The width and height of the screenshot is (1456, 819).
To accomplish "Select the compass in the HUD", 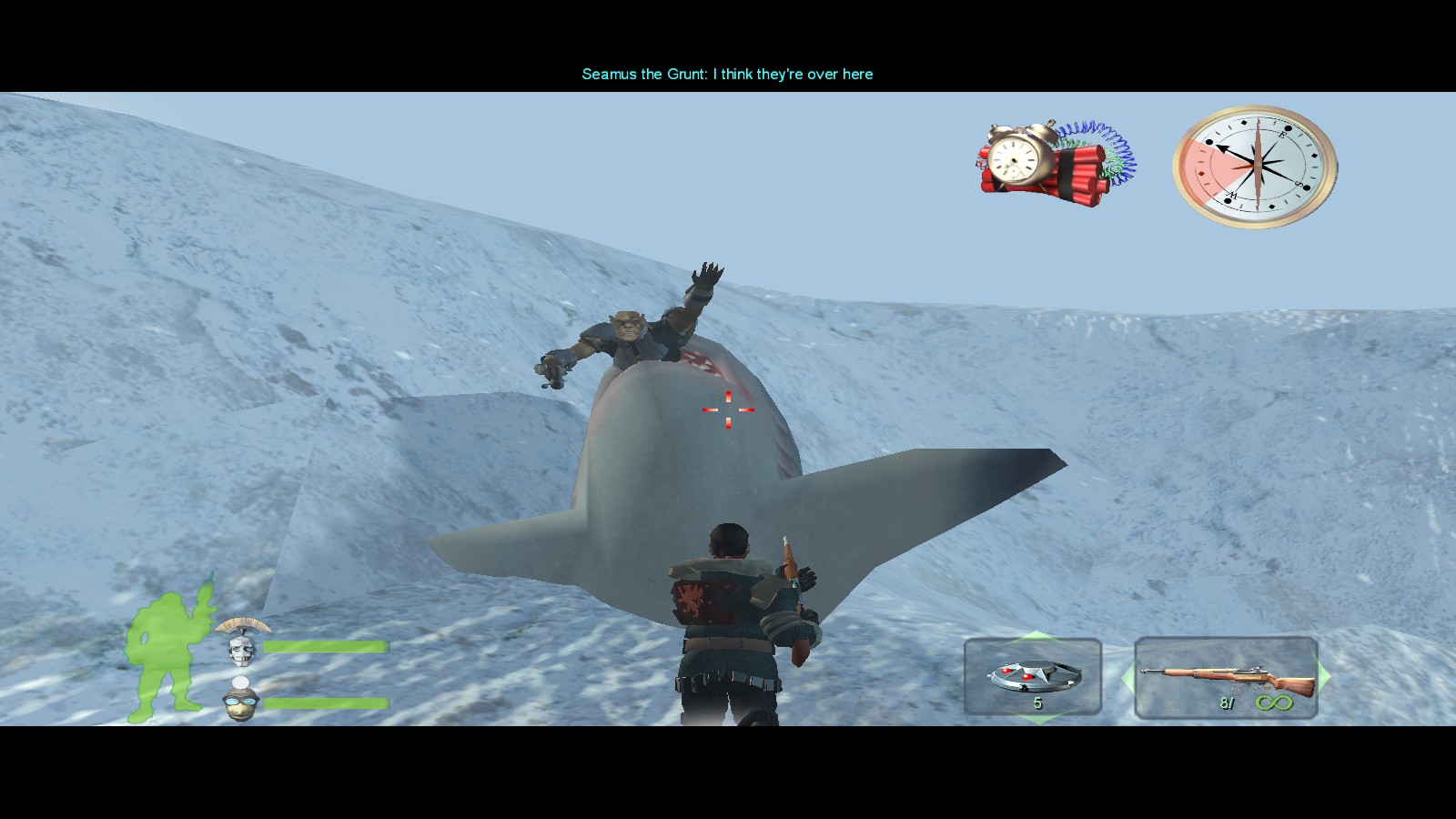I will coord(1255,167).
